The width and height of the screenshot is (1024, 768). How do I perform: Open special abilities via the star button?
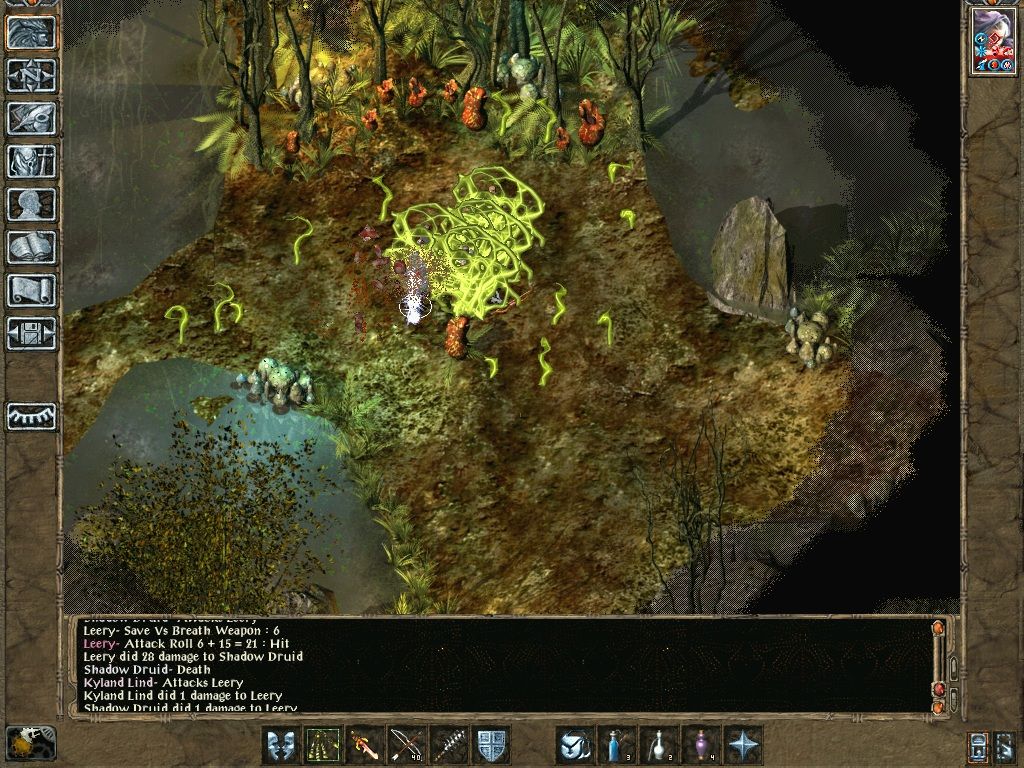743,745
